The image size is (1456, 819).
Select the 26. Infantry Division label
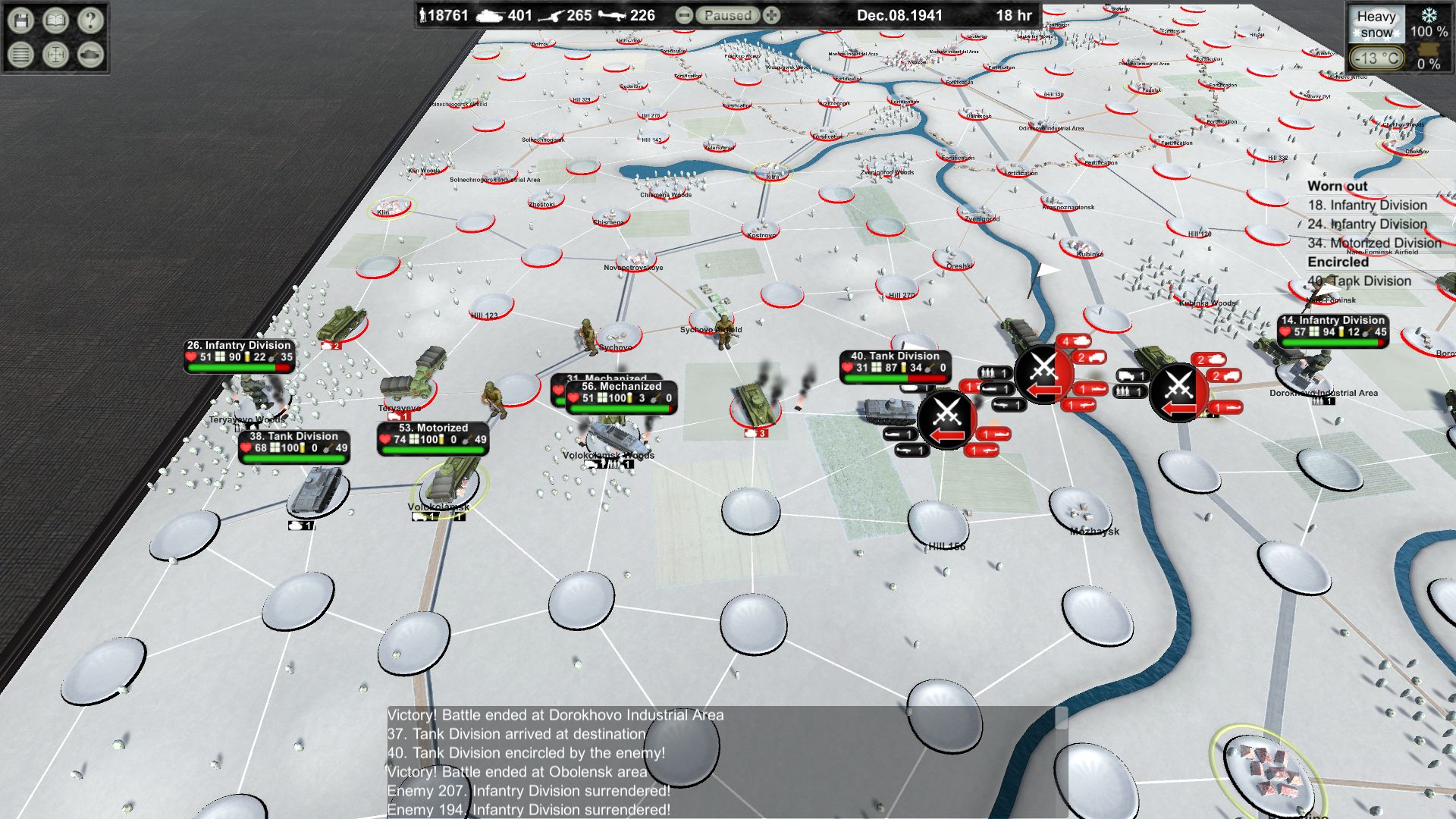tap(239, 346)
